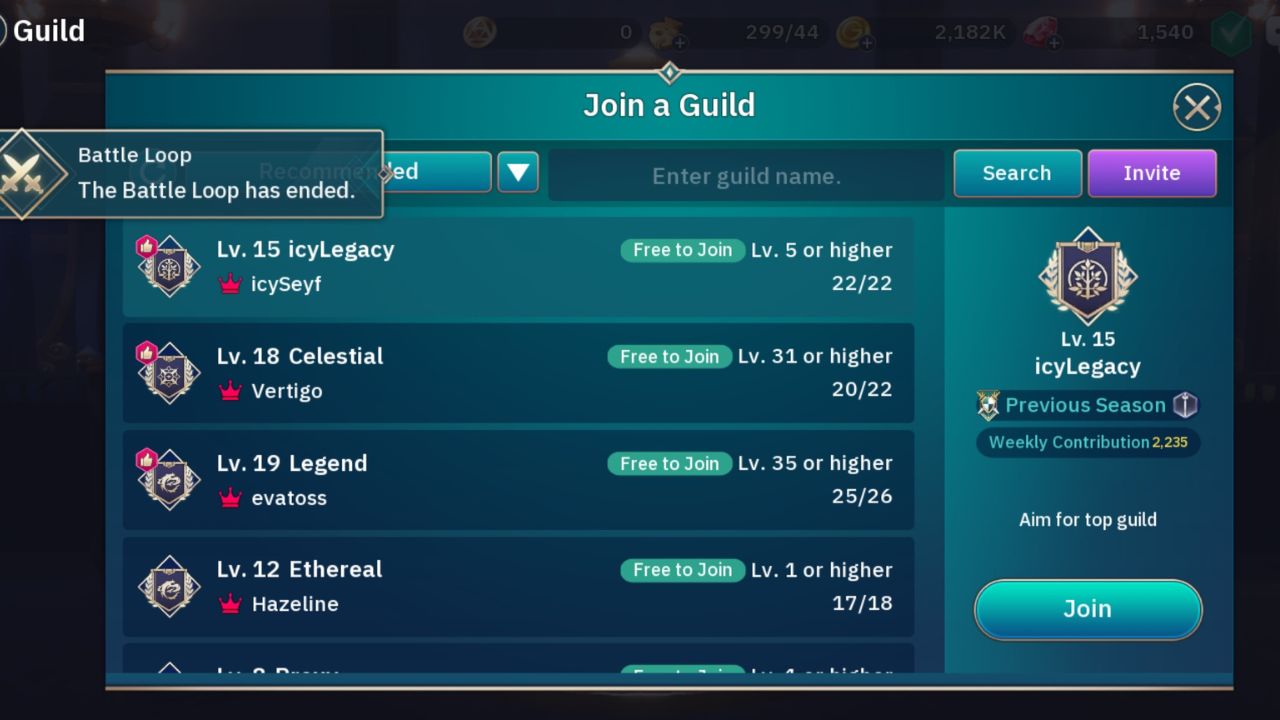Open the guild sort filter dropdown arrow
Screen dimensions: 1280x720
[x=517, y=171]
